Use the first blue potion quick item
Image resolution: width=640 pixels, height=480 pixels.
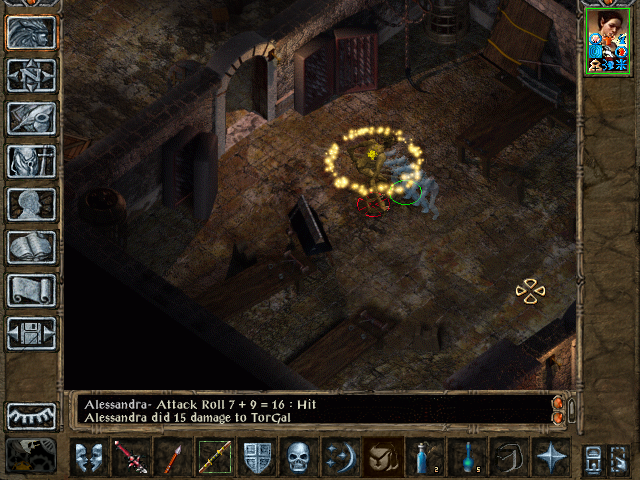[424, 458]
